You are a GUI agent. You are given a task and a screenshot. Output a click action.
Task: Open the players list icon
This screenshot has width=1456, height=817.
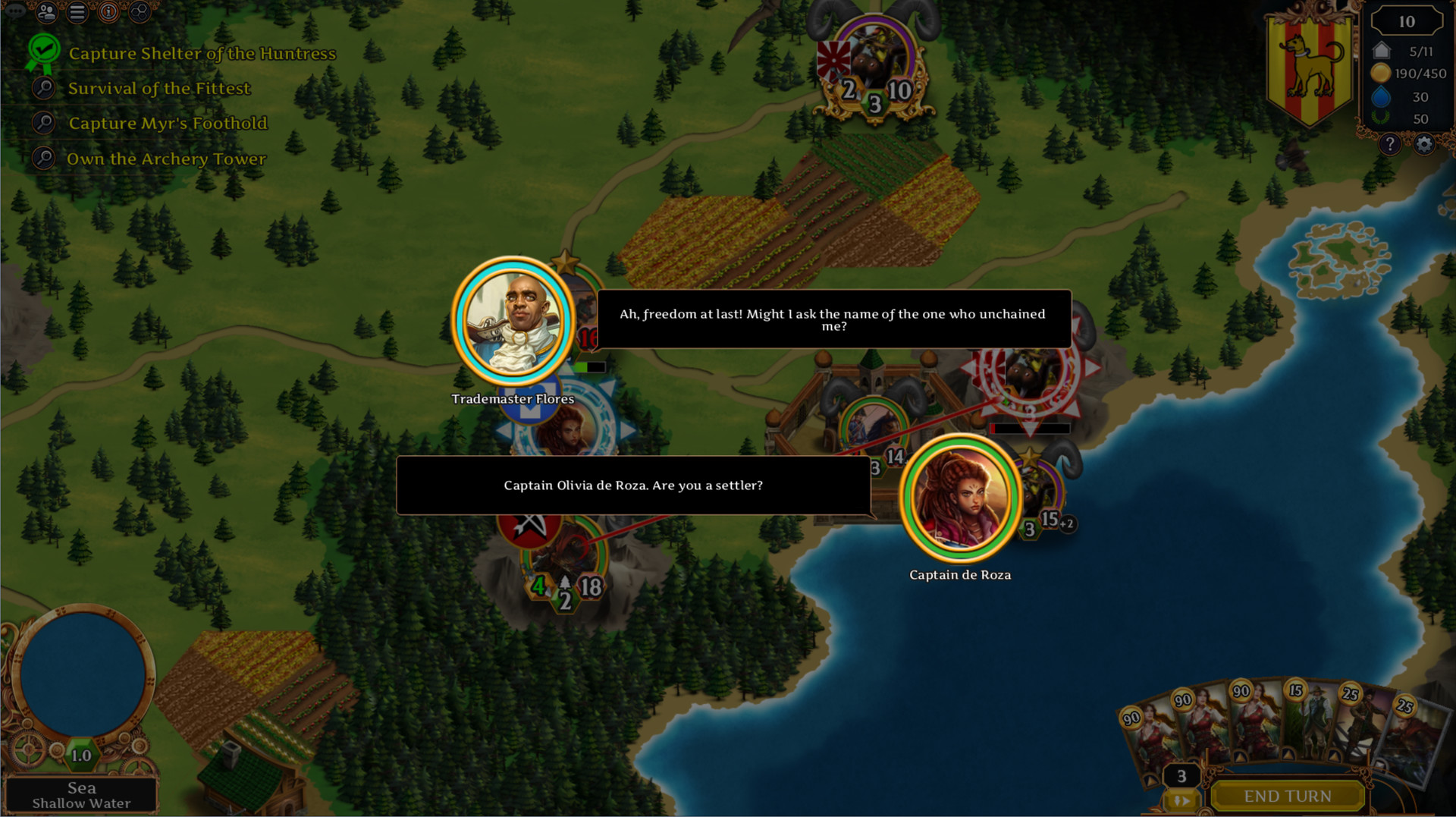point(47,12)
